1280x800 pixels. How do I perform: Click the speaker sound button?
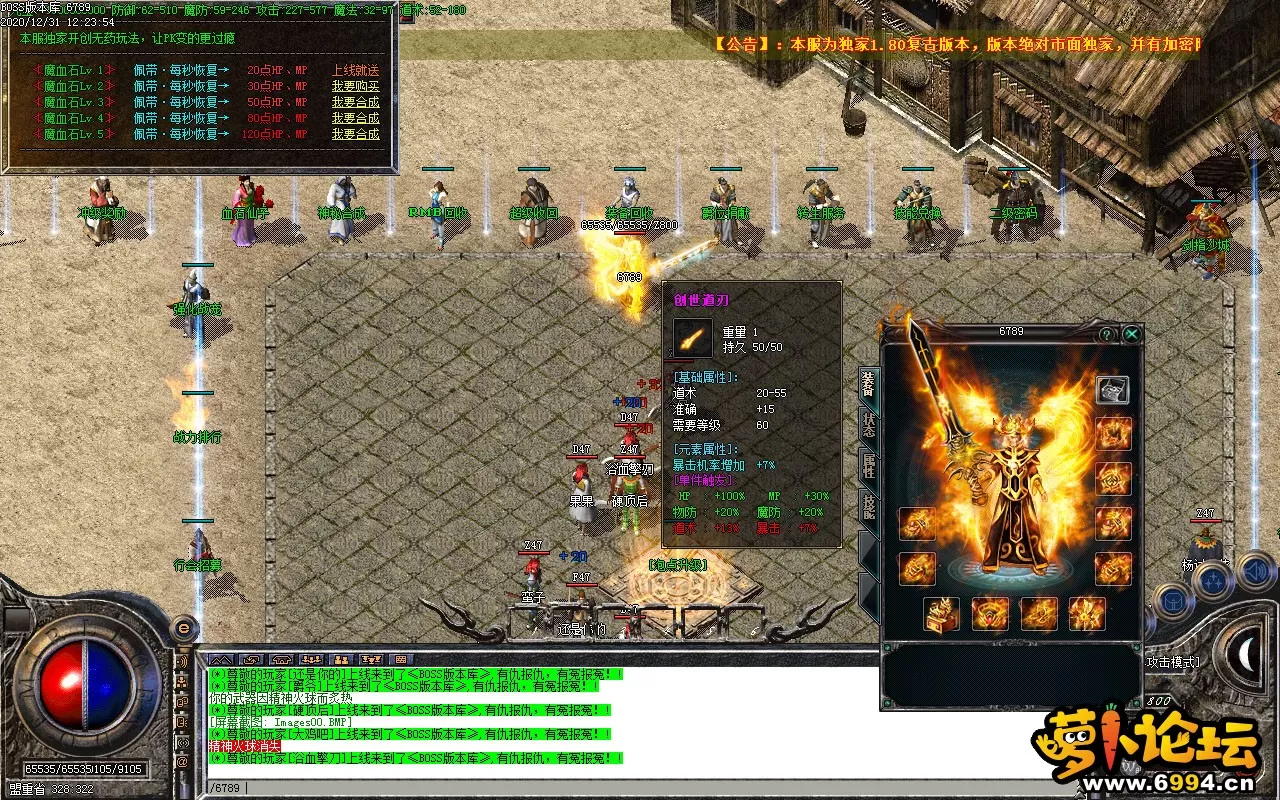pos(1253,572)
